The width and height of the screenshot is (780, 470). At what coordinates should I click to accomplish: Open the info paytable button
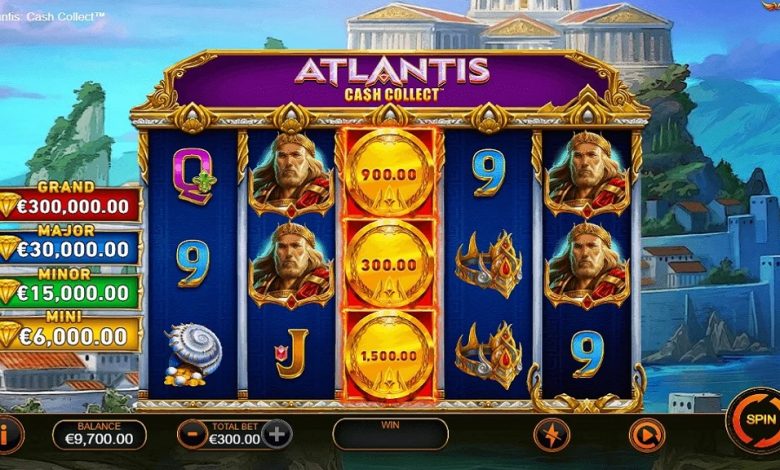click(8, 434)
